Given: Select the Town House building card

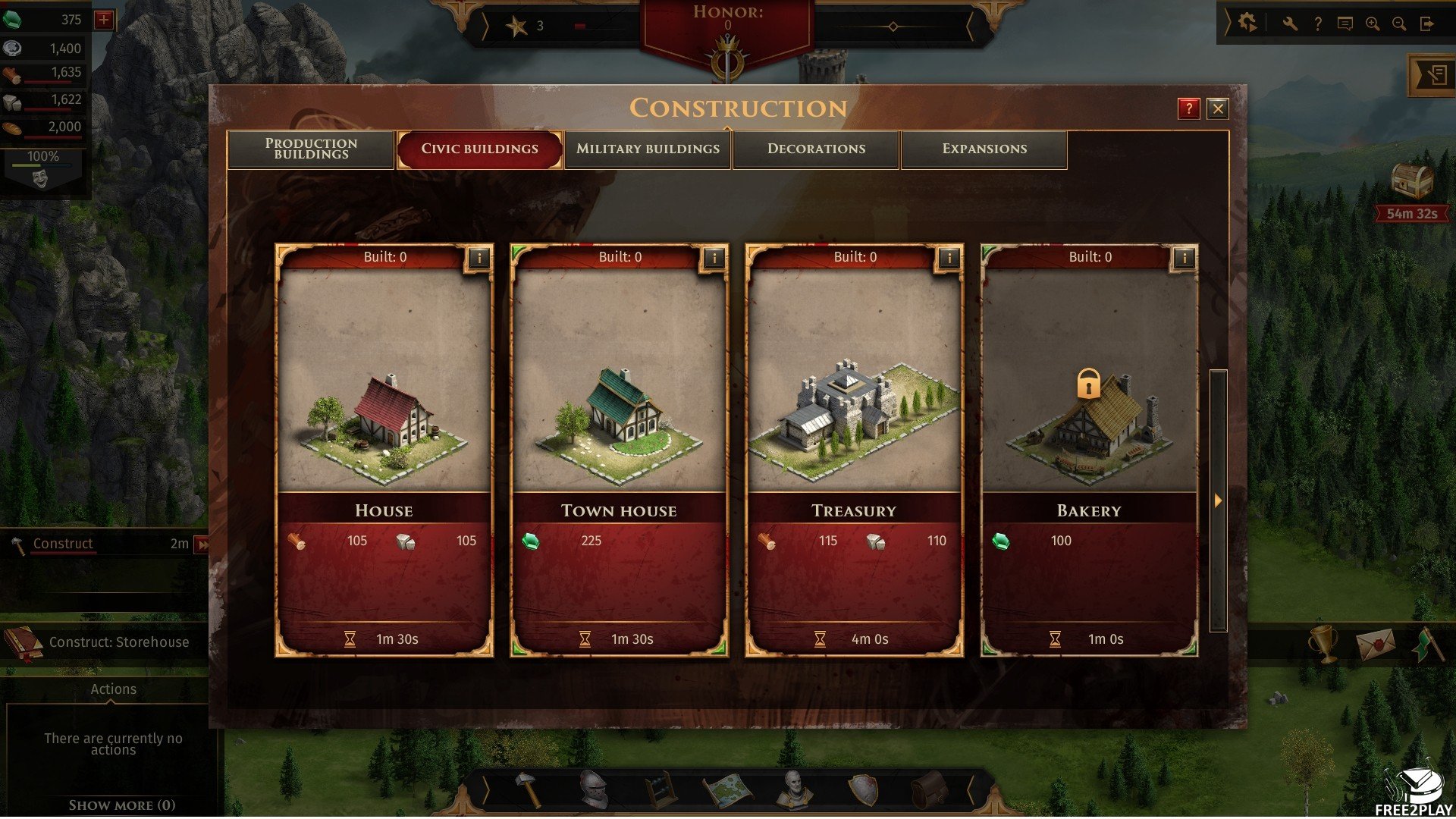Looking at the screenshot, I should (x=620, y=425).
